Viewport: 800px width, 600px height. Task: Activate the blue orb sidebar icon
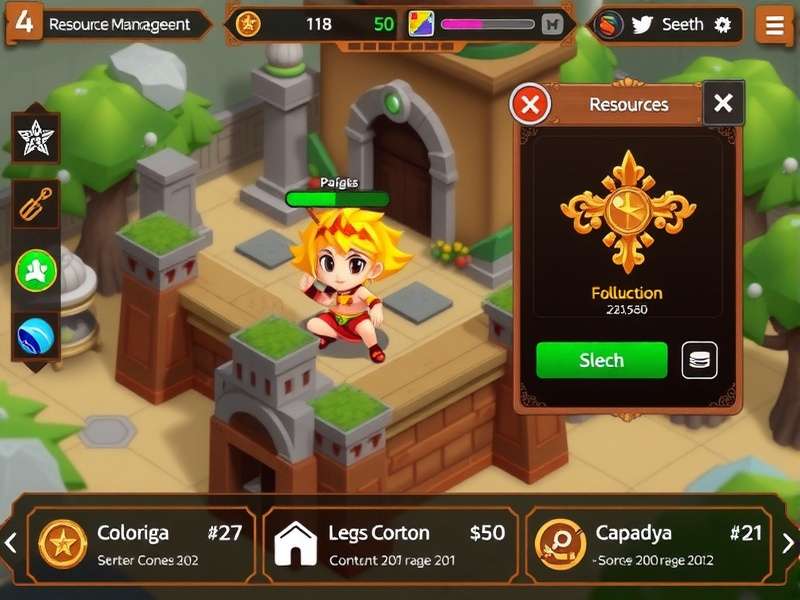[36, 336]
